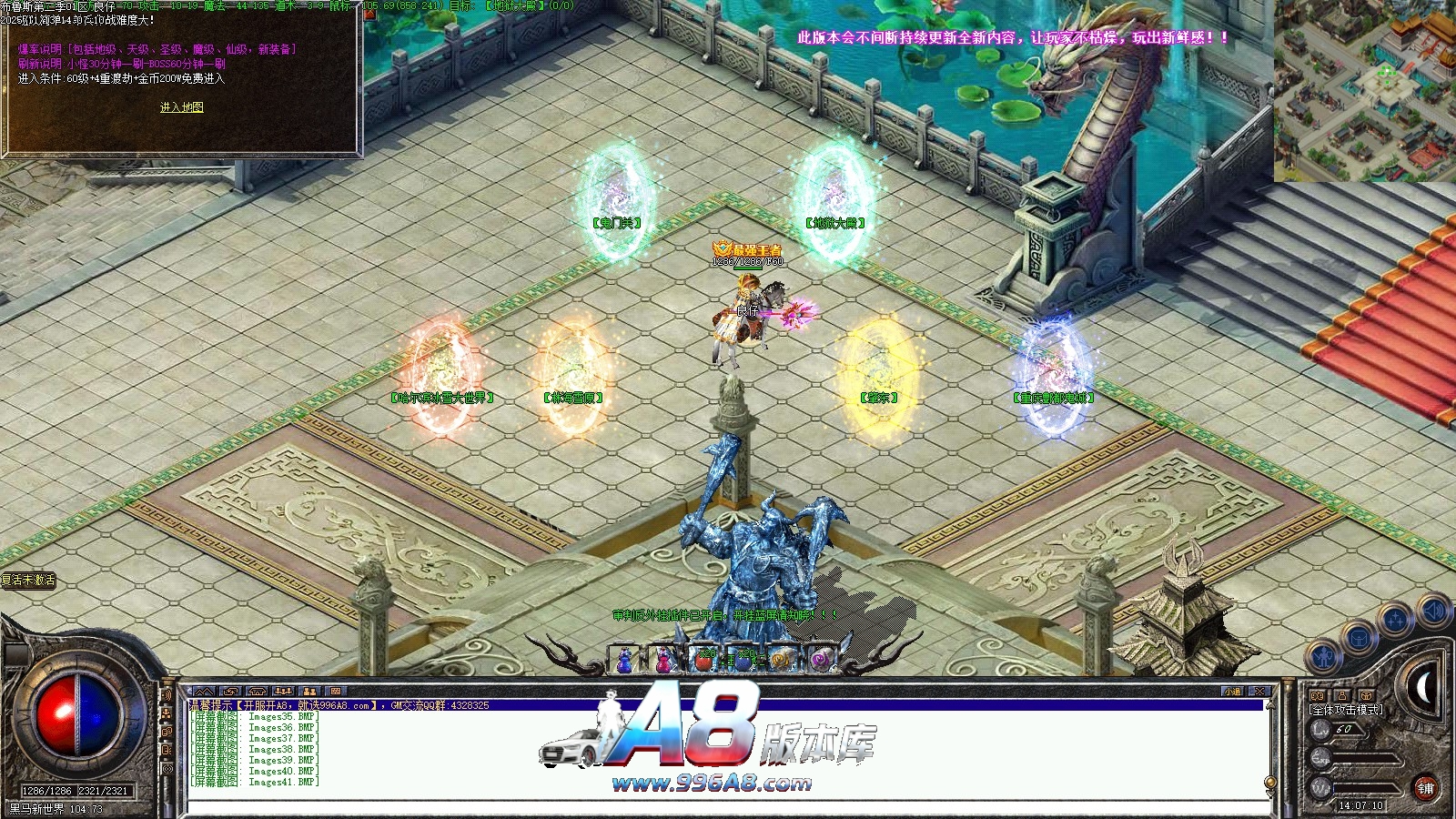Open the red 铺 shop button
The width and height of the screenshot is (1456, 819).
(x=1425, y=788)
